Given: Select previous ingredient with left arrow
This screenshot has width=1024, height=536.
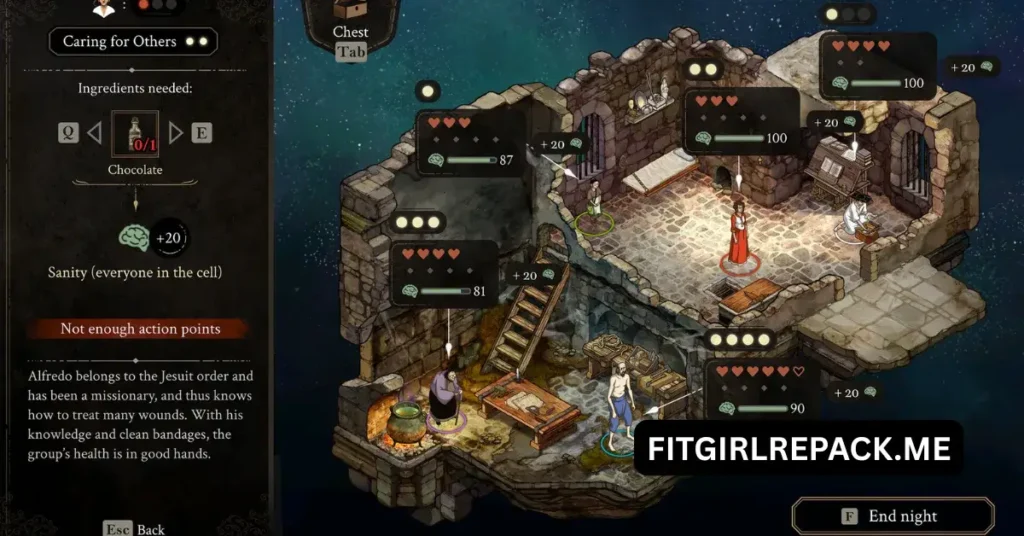Looking at the screenshot, I should [94, 133].
